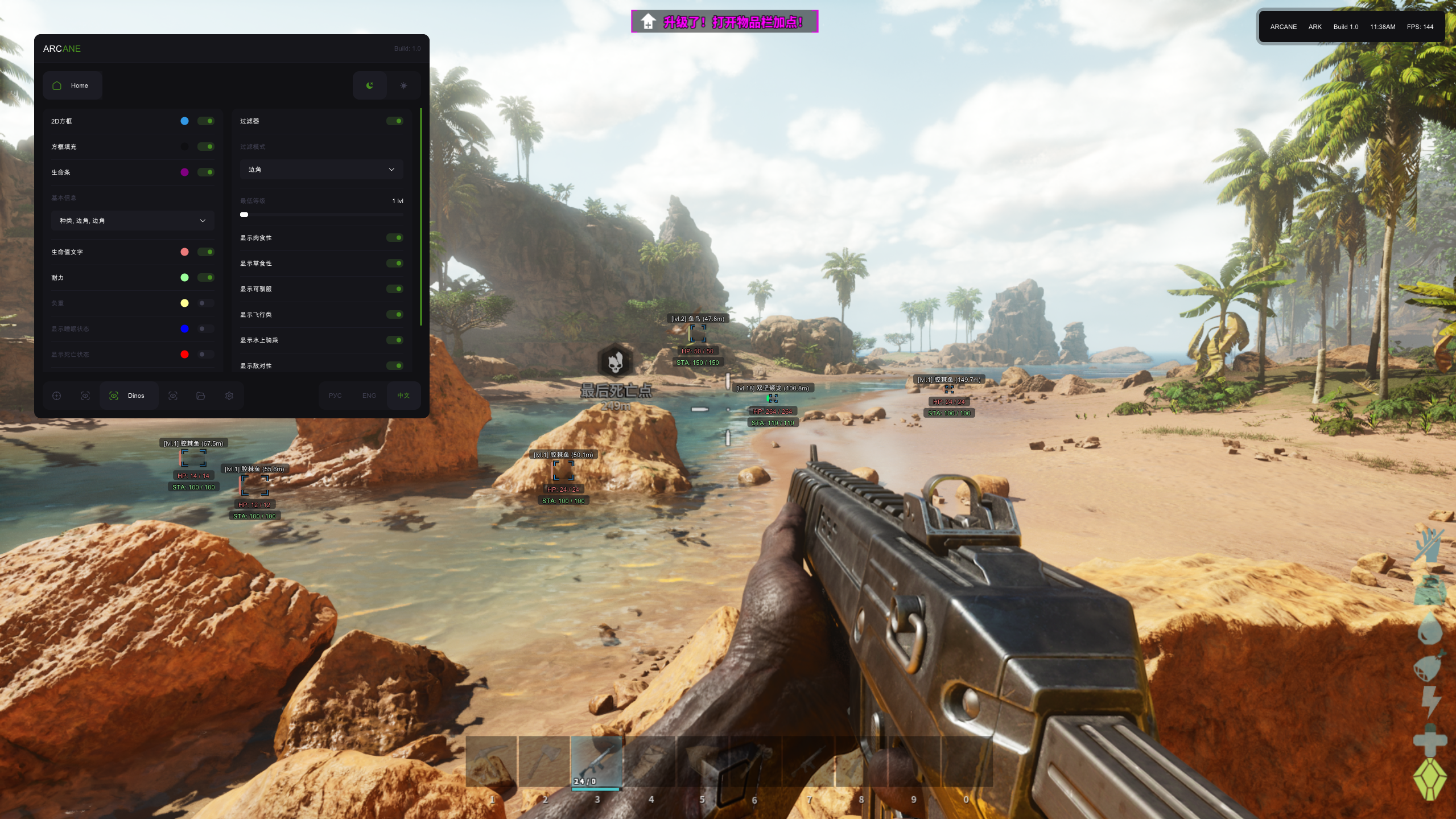This screenshot has width=1456, height=819.
Task: Select the pickaxe hotbar slot
Action: (491, 762)
